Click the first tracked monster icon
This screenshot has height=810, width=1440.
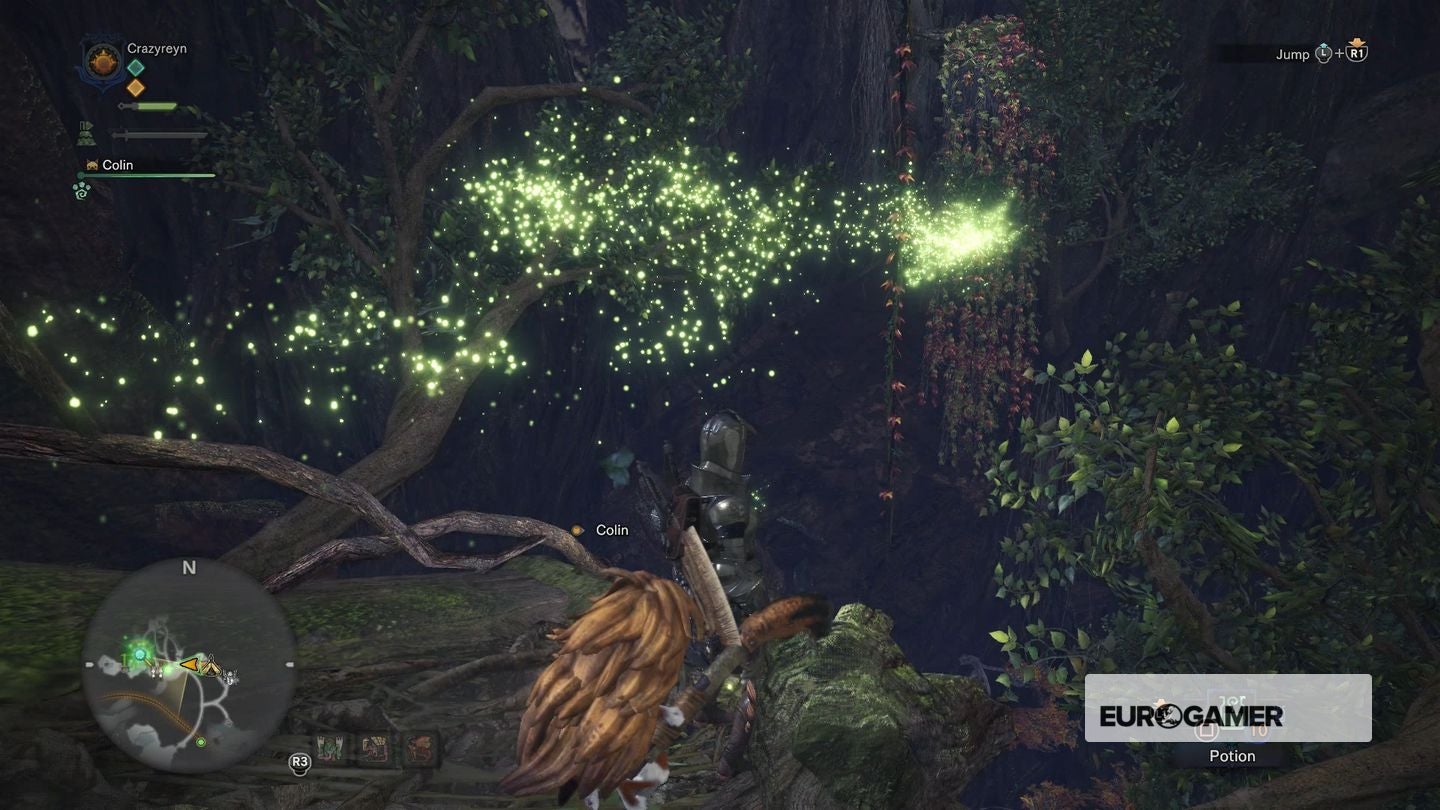click(330, 747)
